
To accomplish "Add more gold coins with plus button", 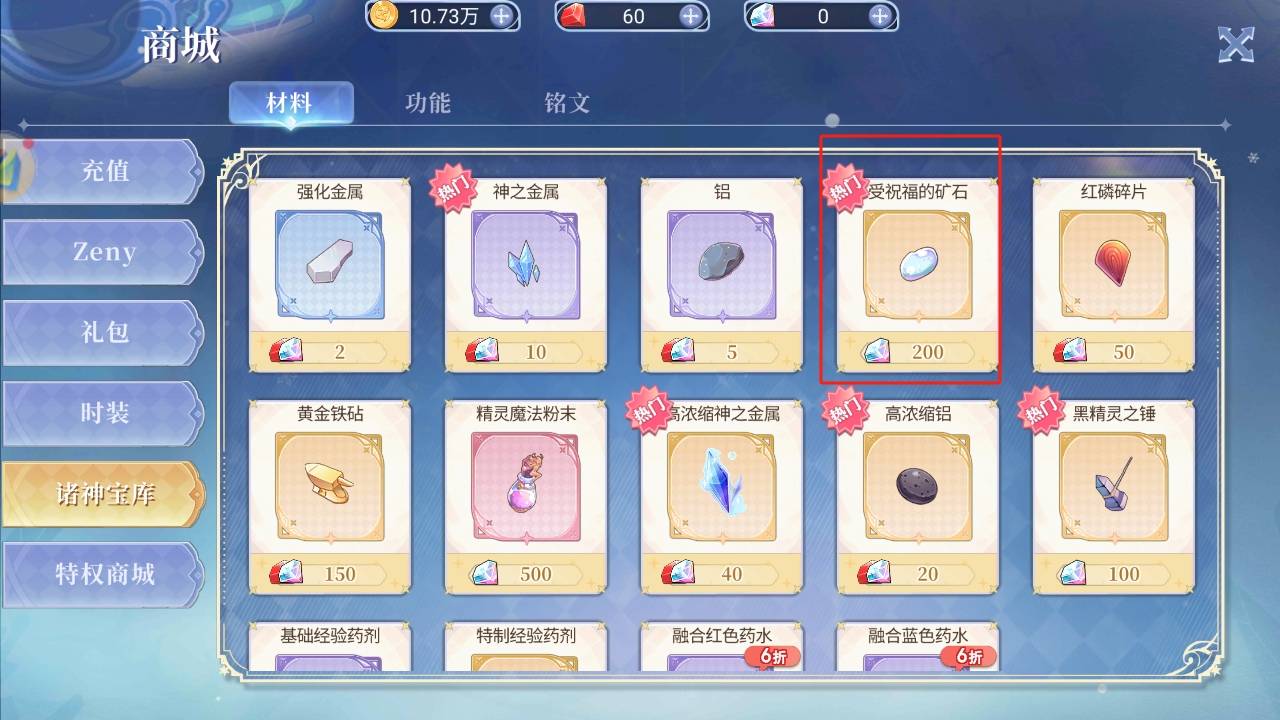I will [502, 16].
